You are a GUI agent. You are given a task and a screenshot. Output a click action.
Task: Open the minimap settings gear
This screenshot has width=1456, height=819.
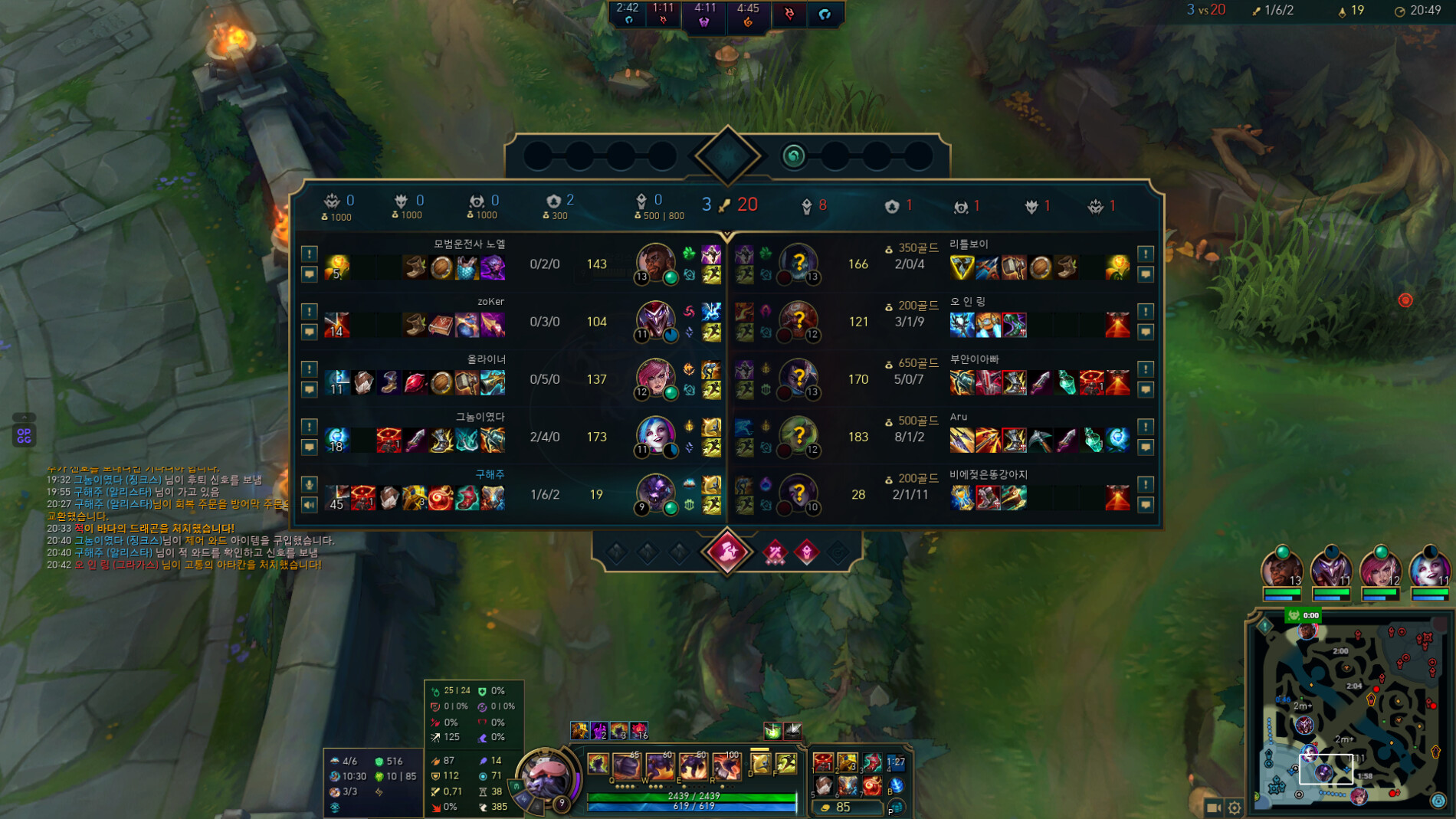(1234, 807)
